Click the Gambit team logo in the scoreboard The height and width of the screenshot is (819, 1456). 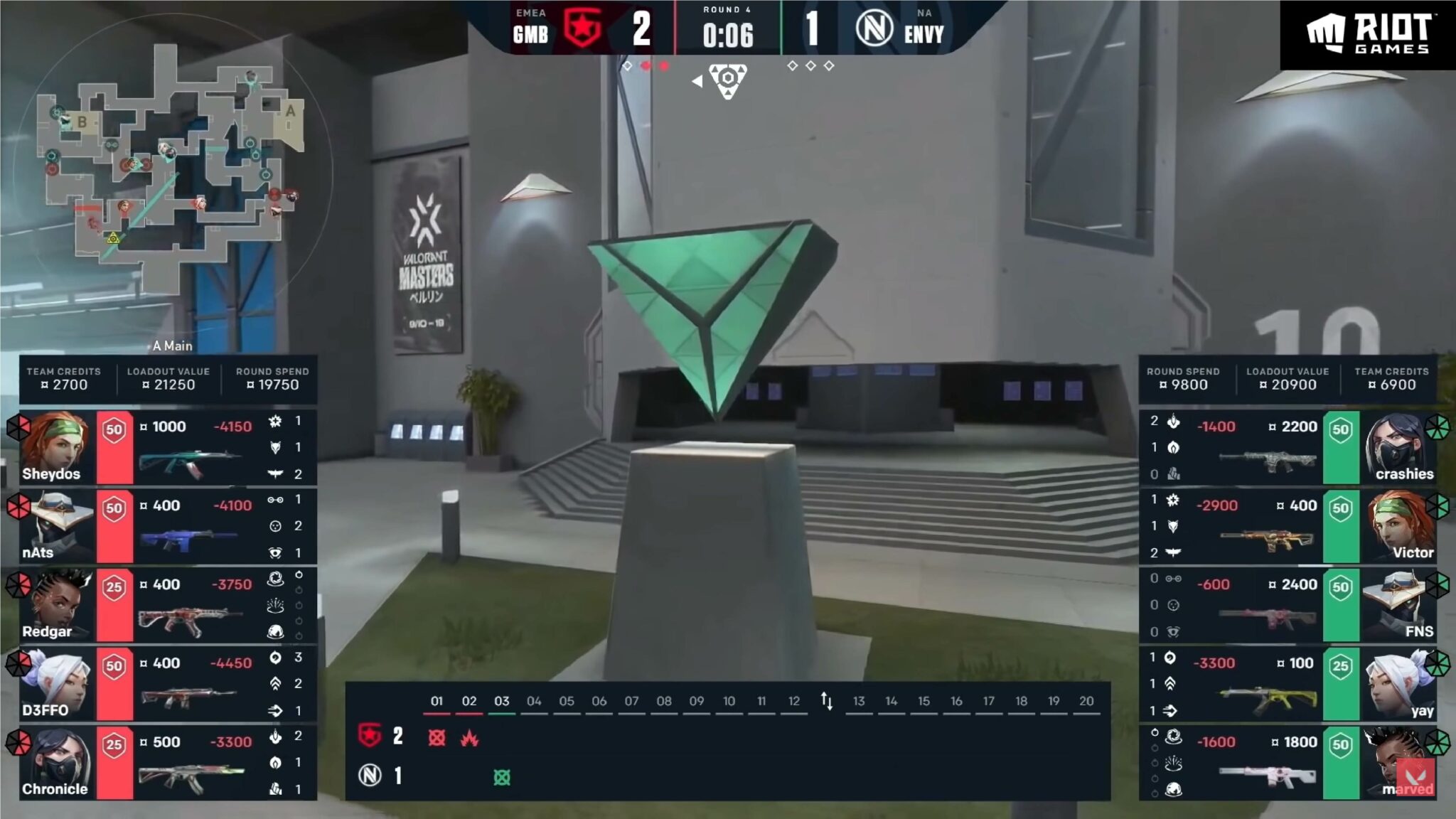[x=582, y=29]
